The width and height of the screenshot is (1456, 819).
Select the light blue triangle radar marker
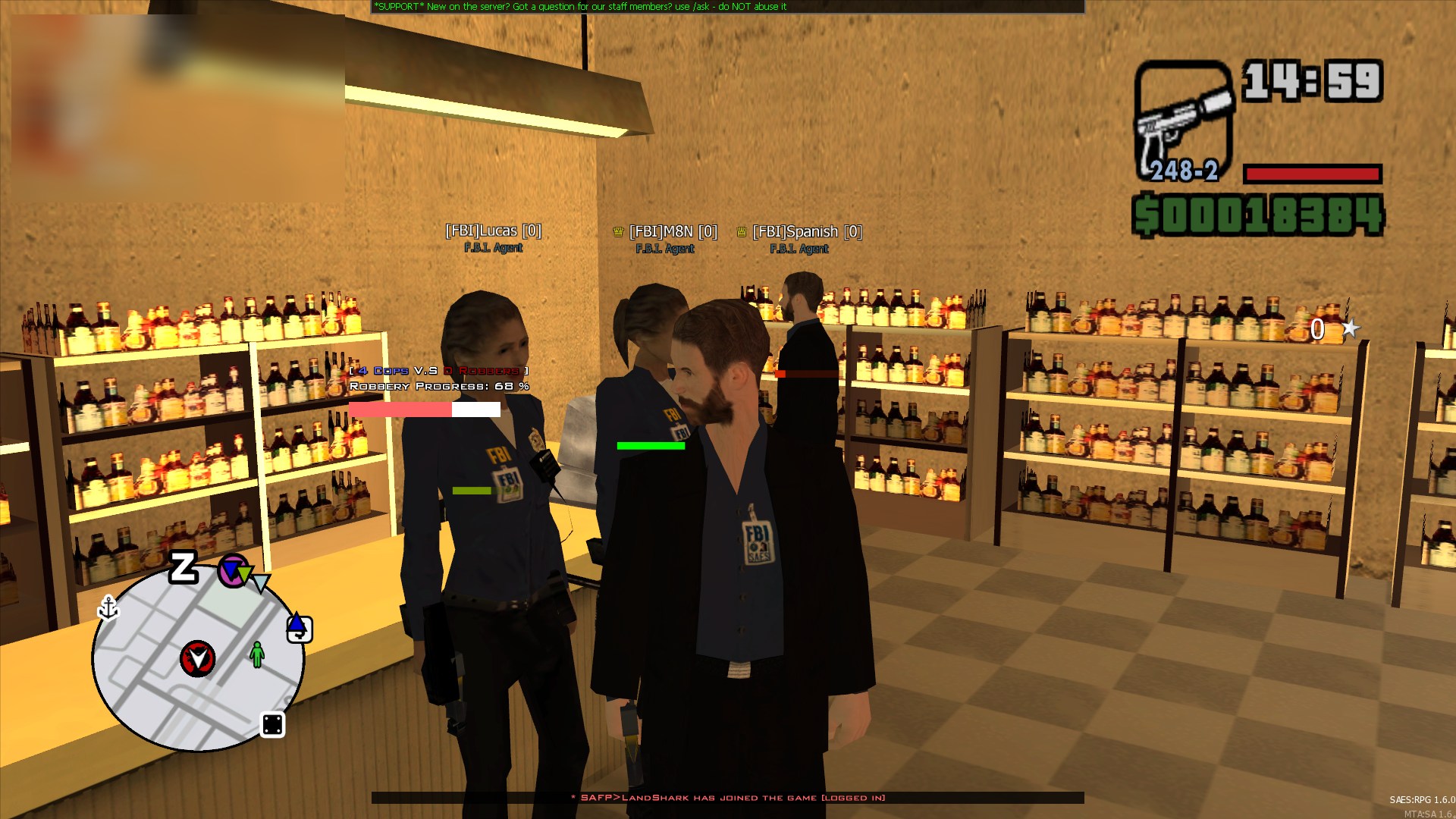[261, 583]
